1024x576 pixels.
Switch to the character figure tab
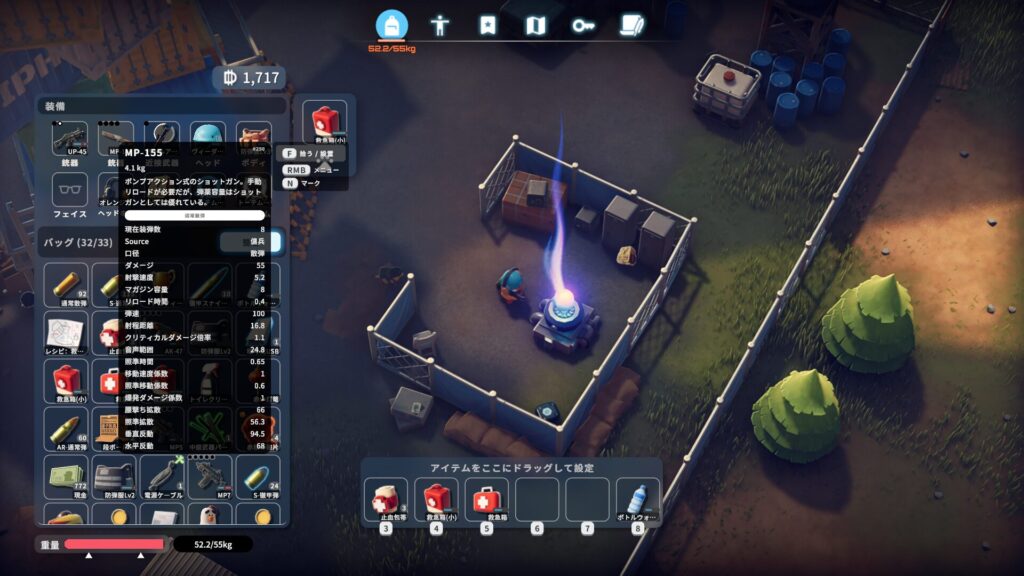(439, 25)
